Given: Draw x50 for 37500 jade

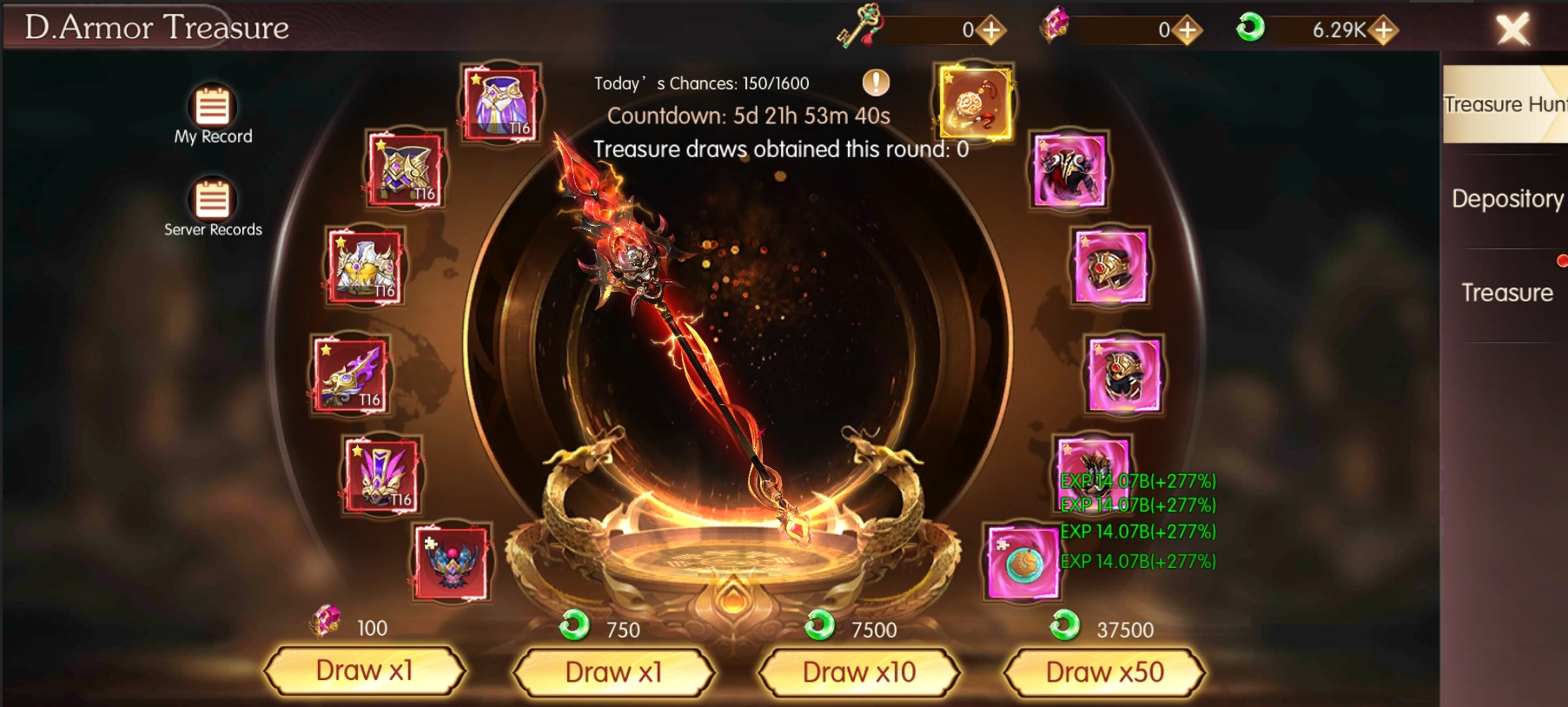Looking at the screenshot, I should pos(1104,671).
